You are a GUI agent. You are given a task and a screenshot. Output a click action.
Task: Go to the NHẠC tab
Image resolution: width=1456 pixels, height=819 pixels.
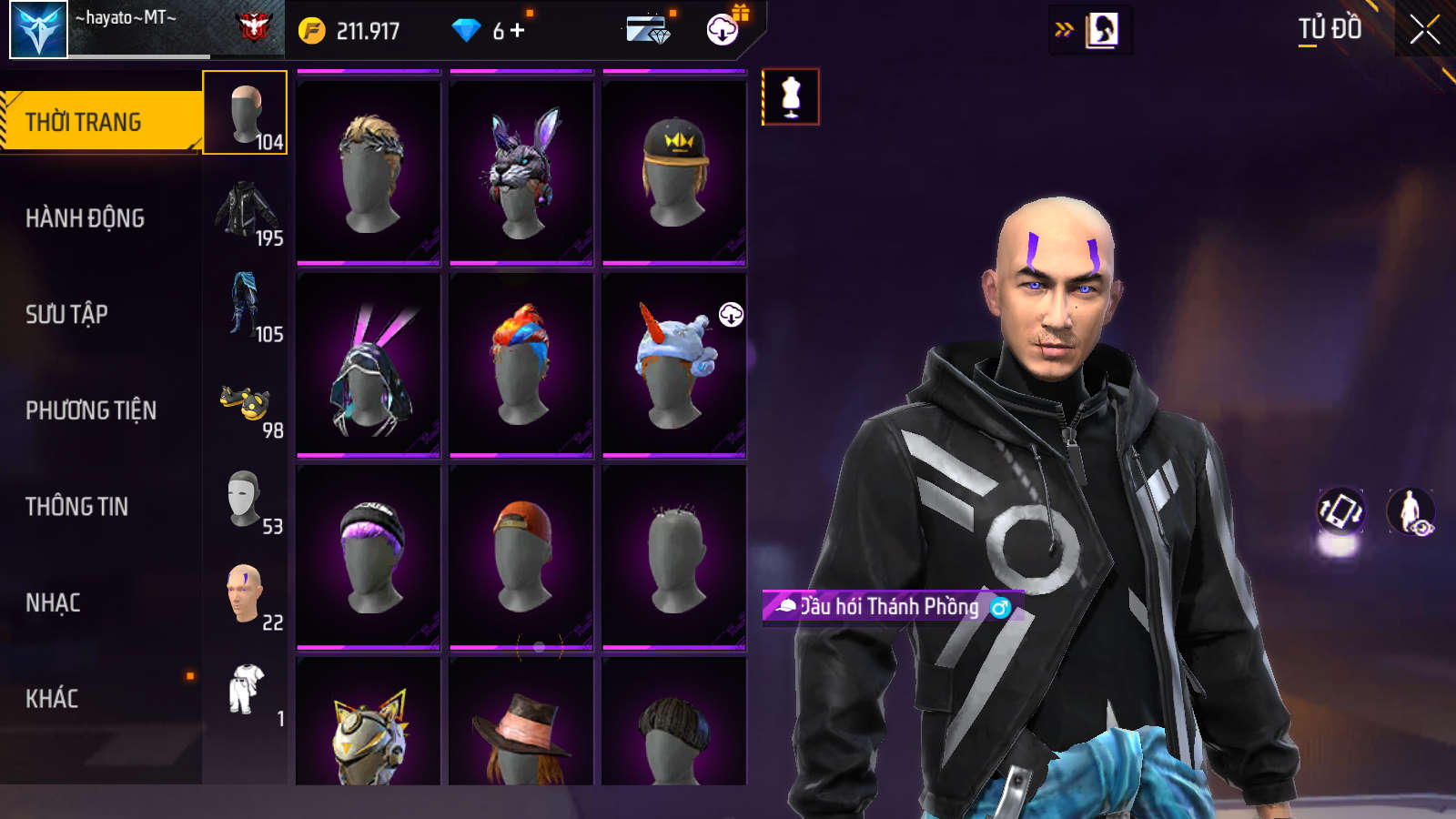[x=53, y=602]
